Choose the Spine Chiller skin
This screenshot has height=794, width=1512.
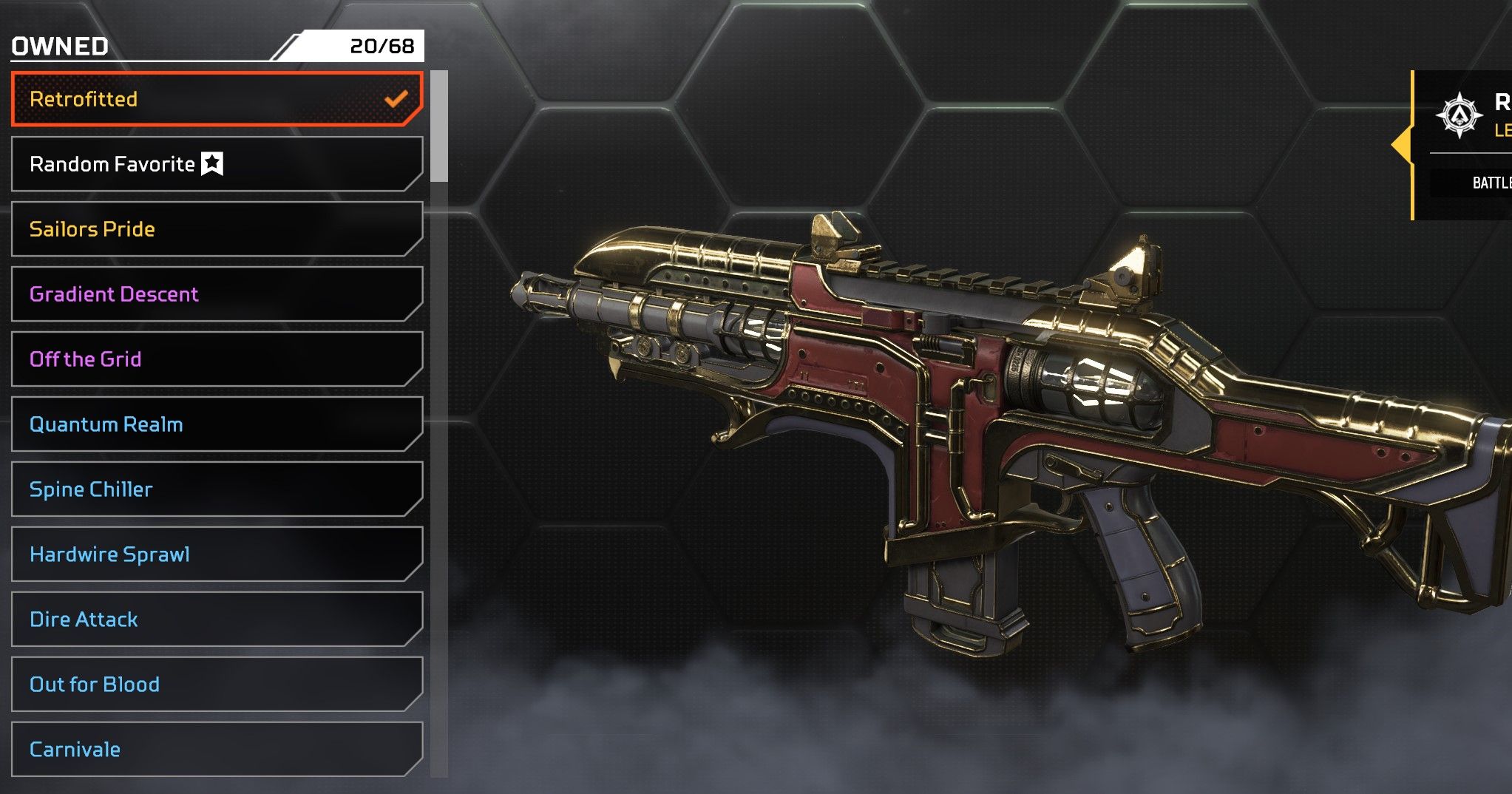tap(217, 489)
